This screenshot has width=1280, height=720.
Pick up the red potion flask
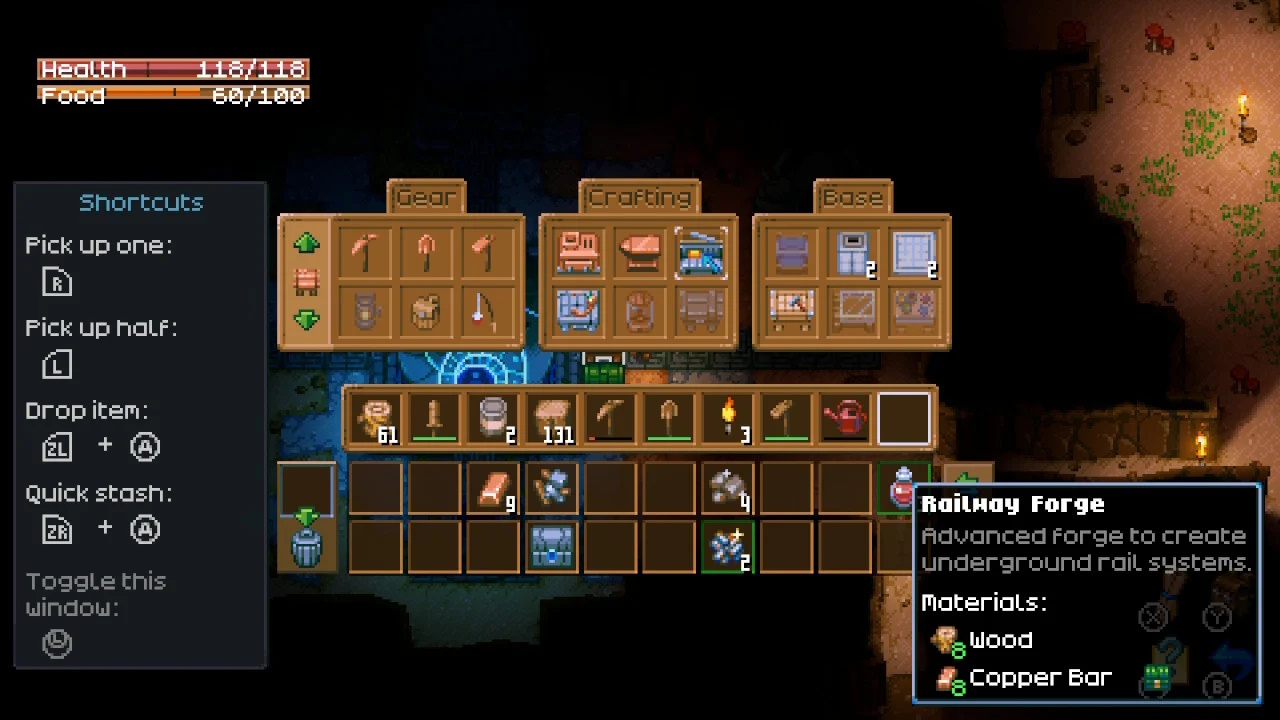[902, 487]
